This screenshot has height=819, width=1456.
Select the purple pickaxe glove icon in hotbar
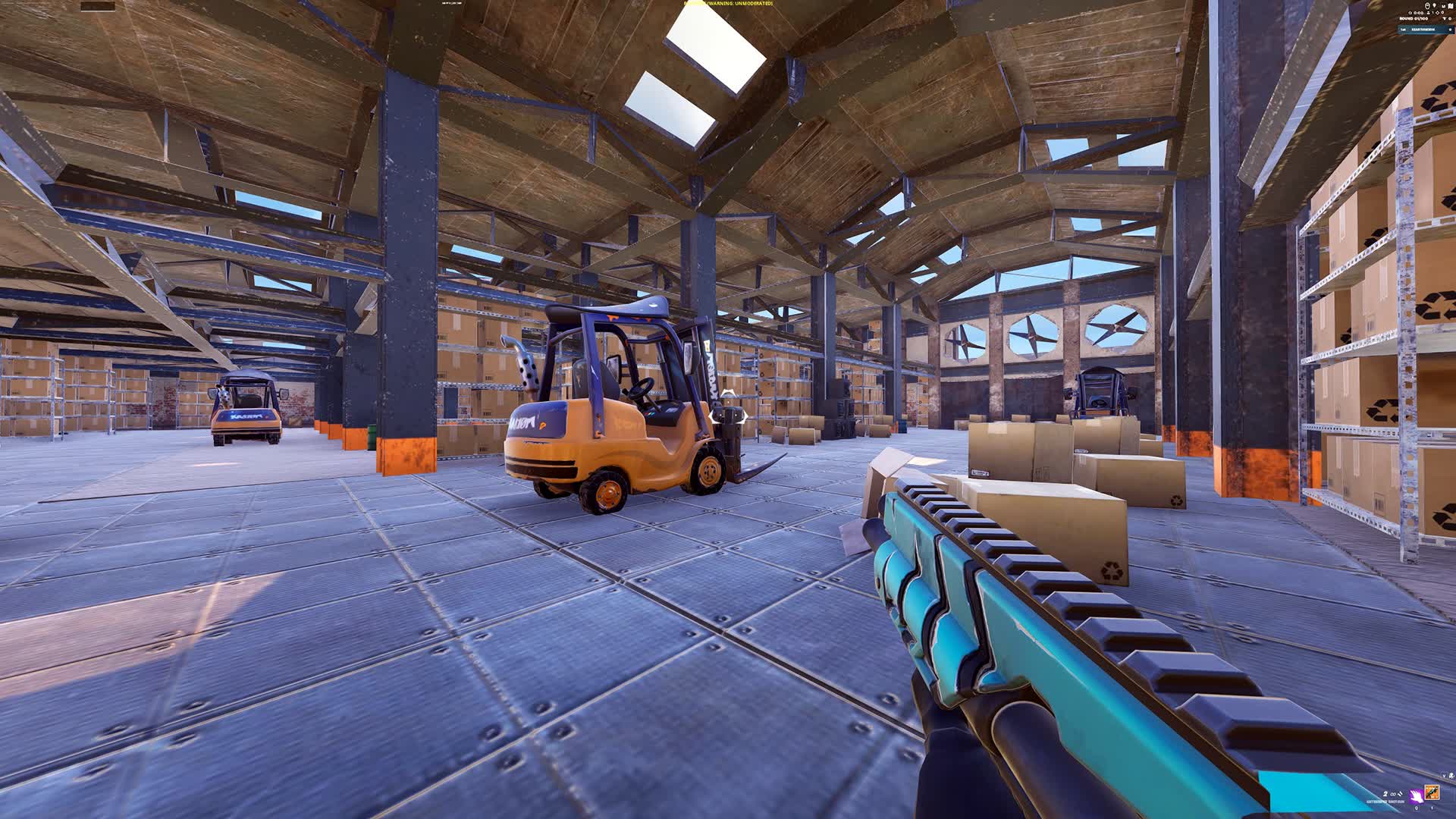(1417, 796)
